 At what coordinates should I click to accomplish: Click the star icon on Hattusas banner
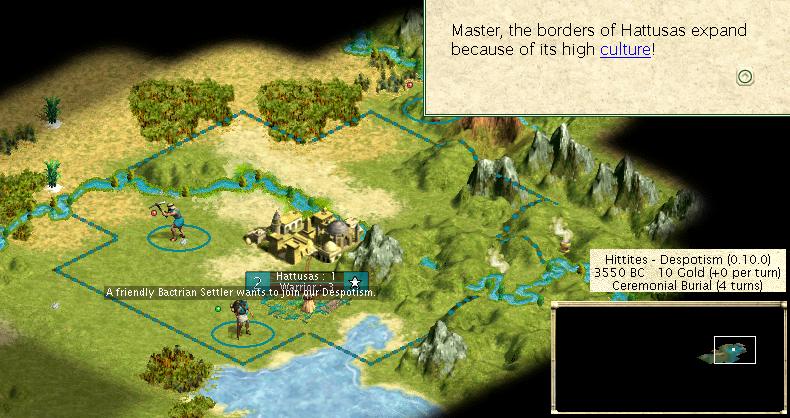(354, 283)
